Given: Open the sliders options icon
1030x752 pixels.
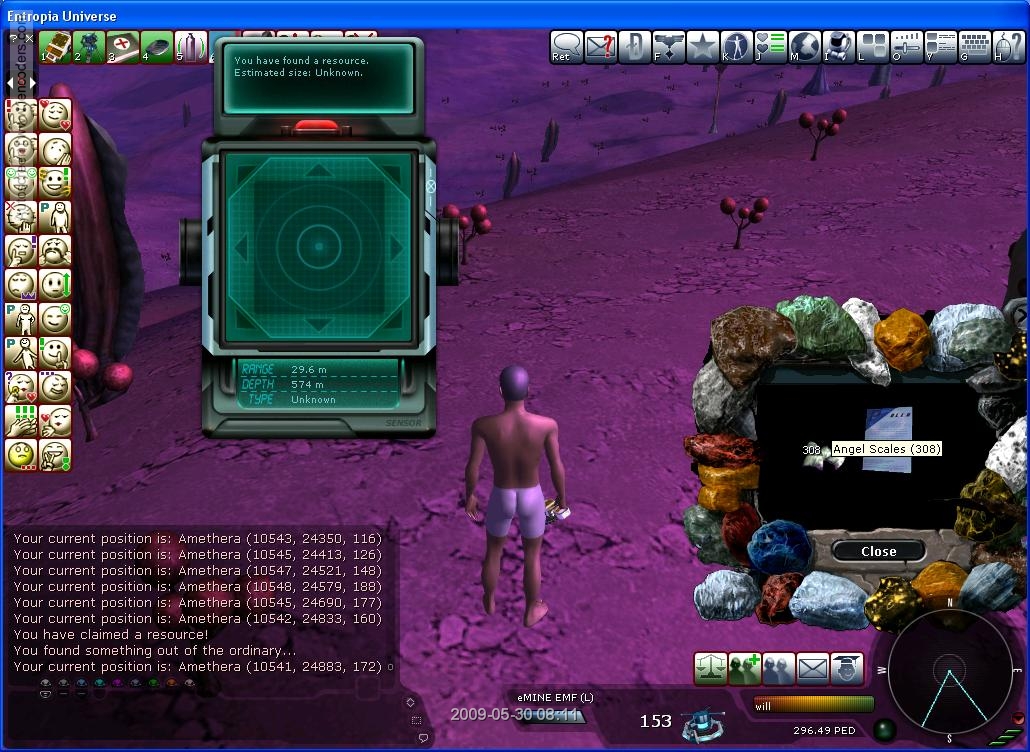Looking at the screenshot, I should [907, 46].
